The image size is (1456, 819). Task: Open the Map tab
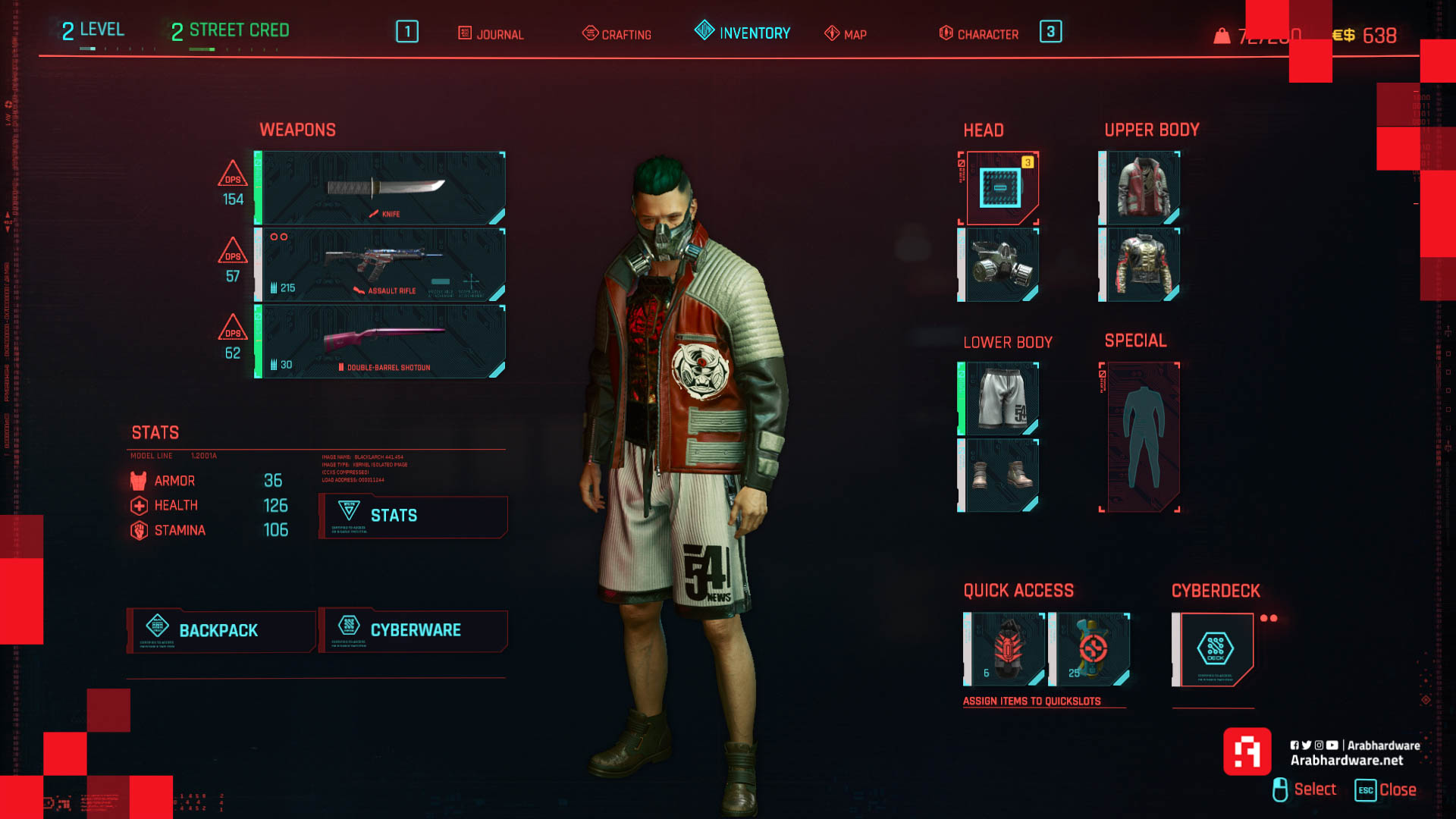click(846, 34)
